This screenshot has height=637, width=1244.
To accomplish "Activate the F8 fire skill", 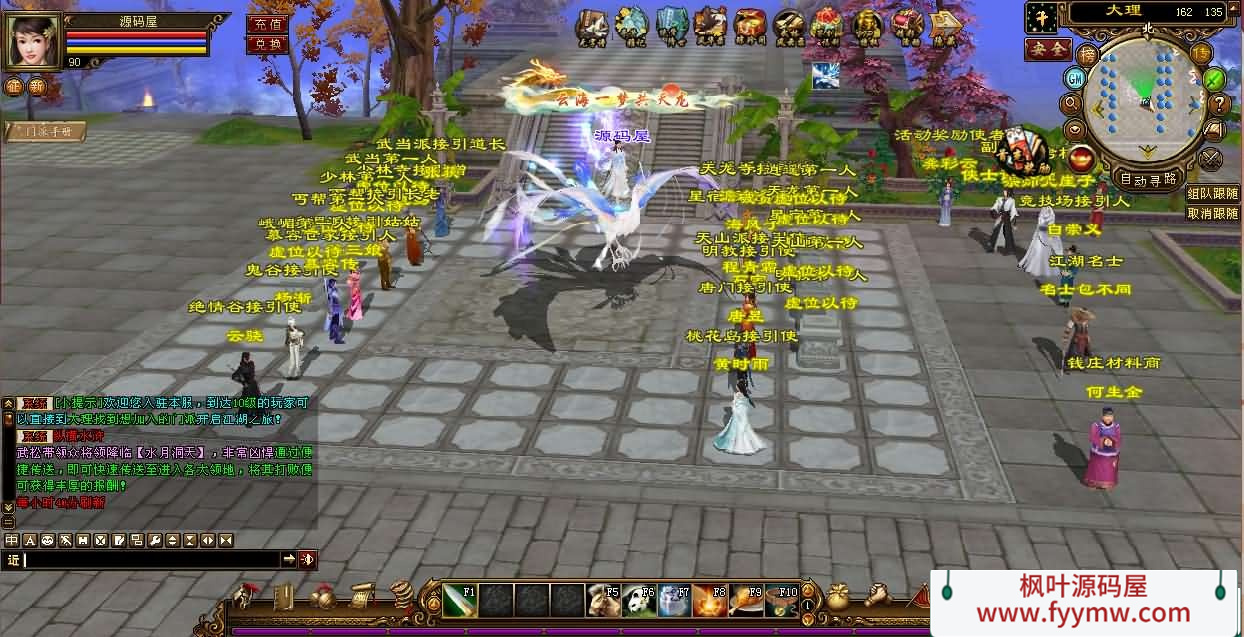I will [x=709, y=600].
